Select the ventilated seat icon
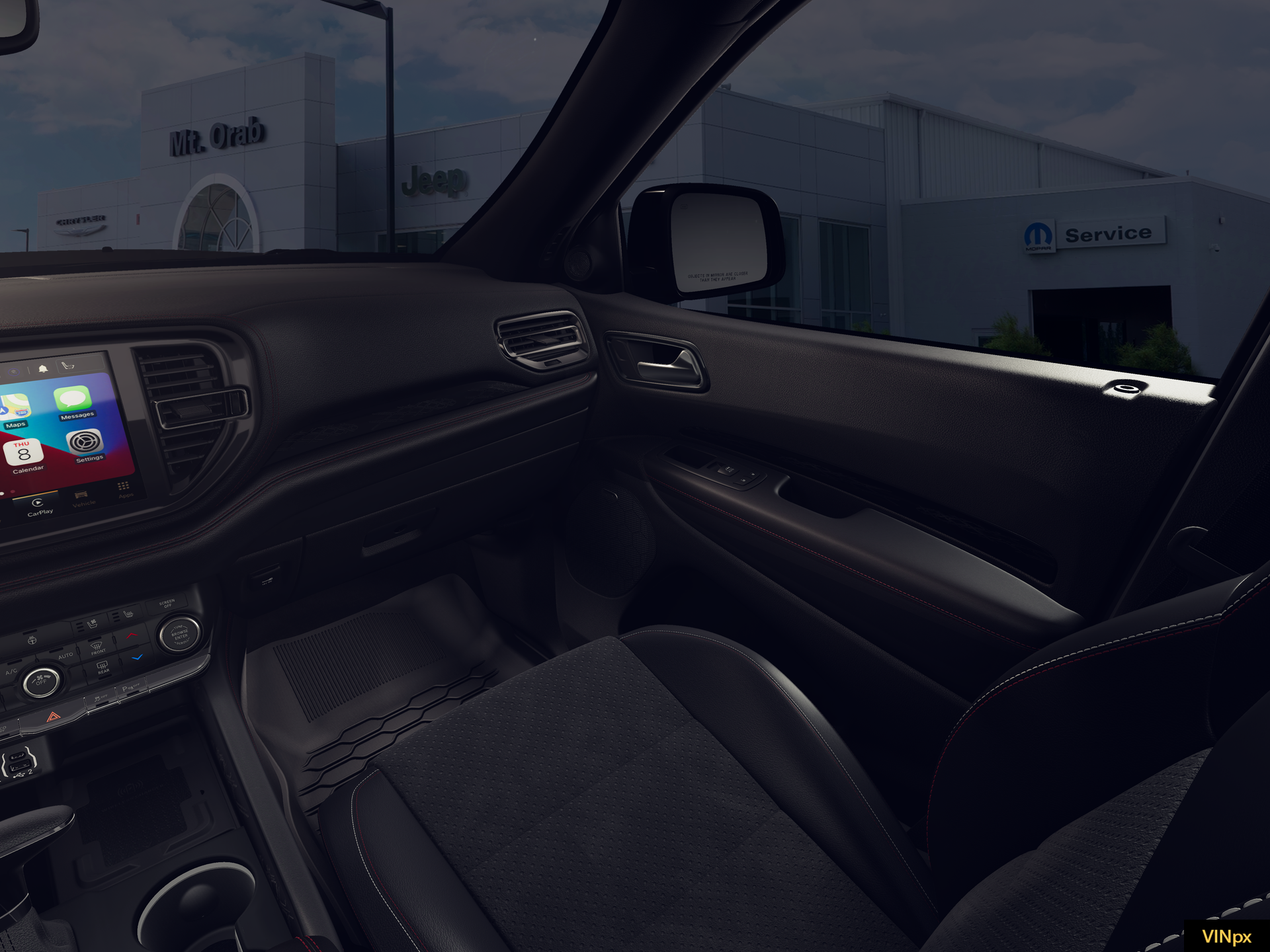This screenshot has height=952, width=1270. (x=93, y=623)
